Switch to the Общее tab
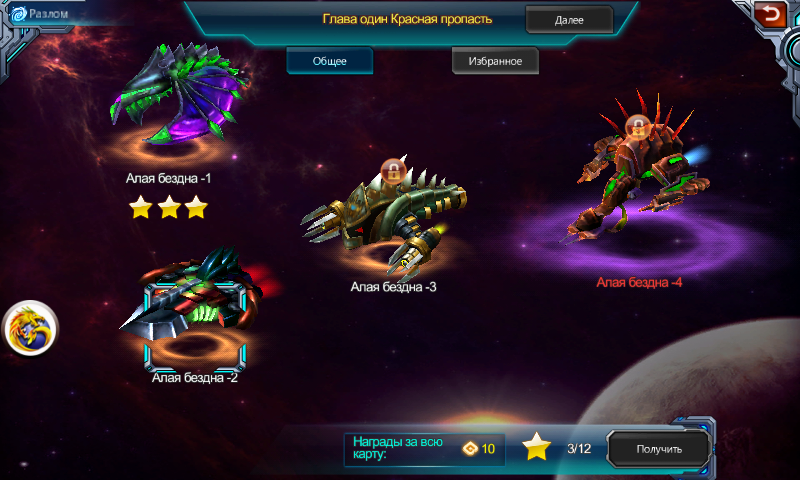The image size is (800, 480). [x=330, y=61]
